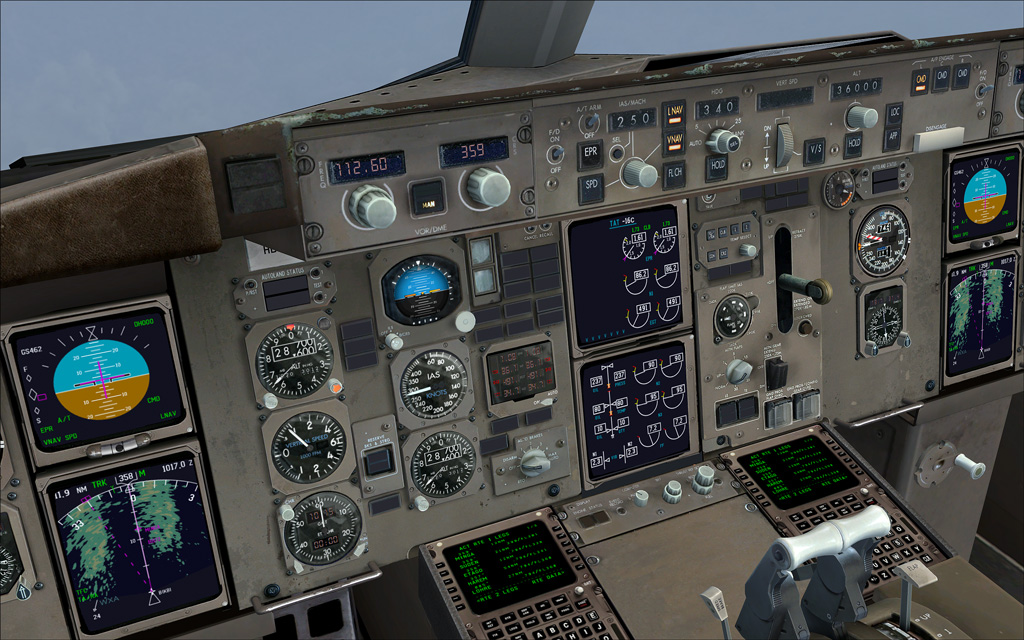1024x640 pixels.
Task: Flip the F/D flight director switch
Action: click(x=553, y=155)
